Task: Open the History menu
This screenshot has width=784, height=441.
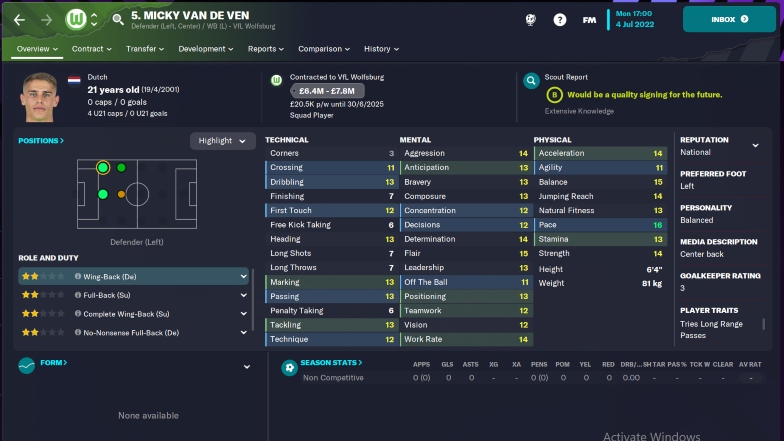Action: [x=381, y=48]
